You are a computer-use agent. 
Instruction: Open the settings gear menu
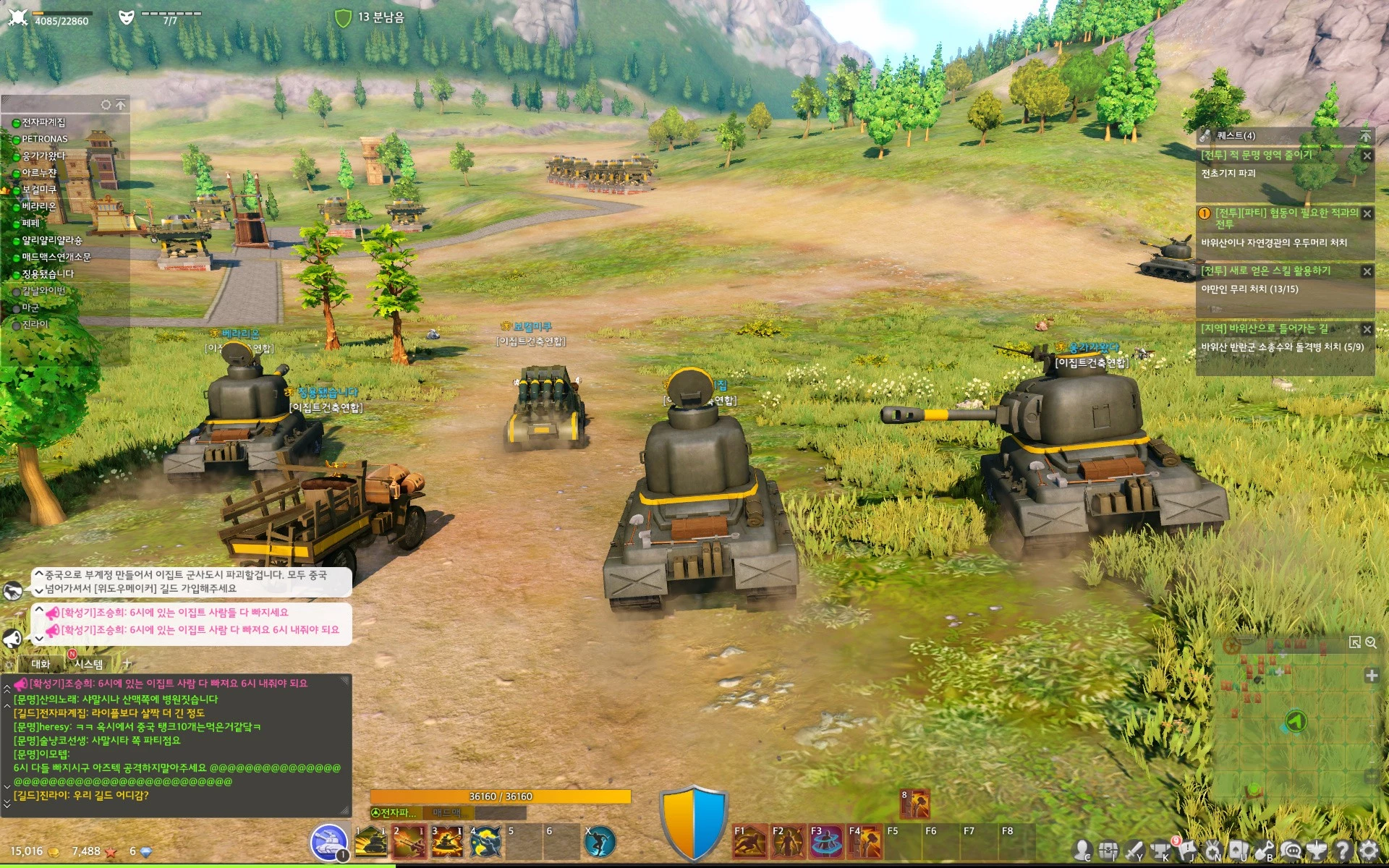(1369, 851)
